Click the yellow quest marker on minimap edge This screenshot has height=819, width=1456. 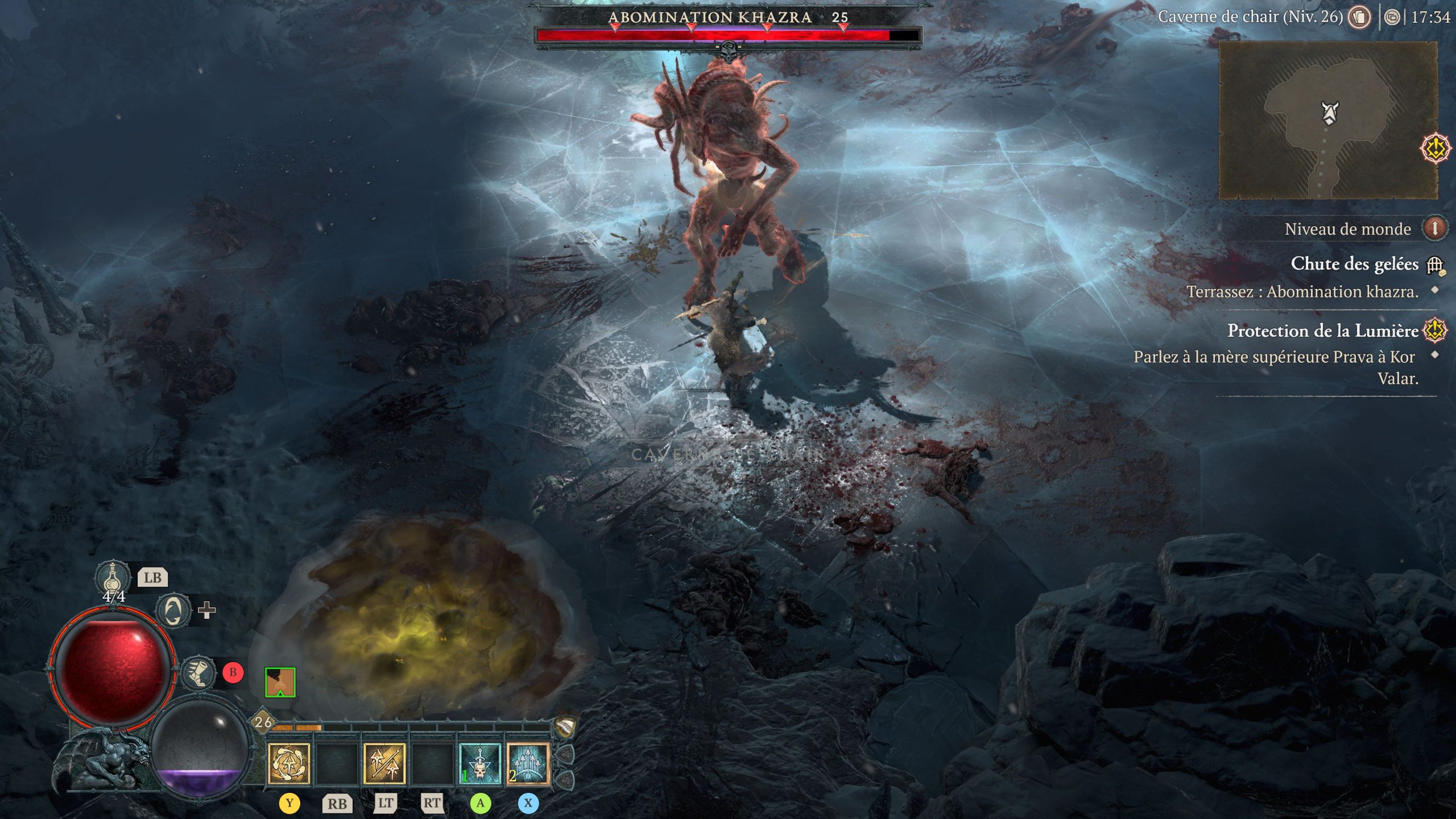tap(1435, 149)
